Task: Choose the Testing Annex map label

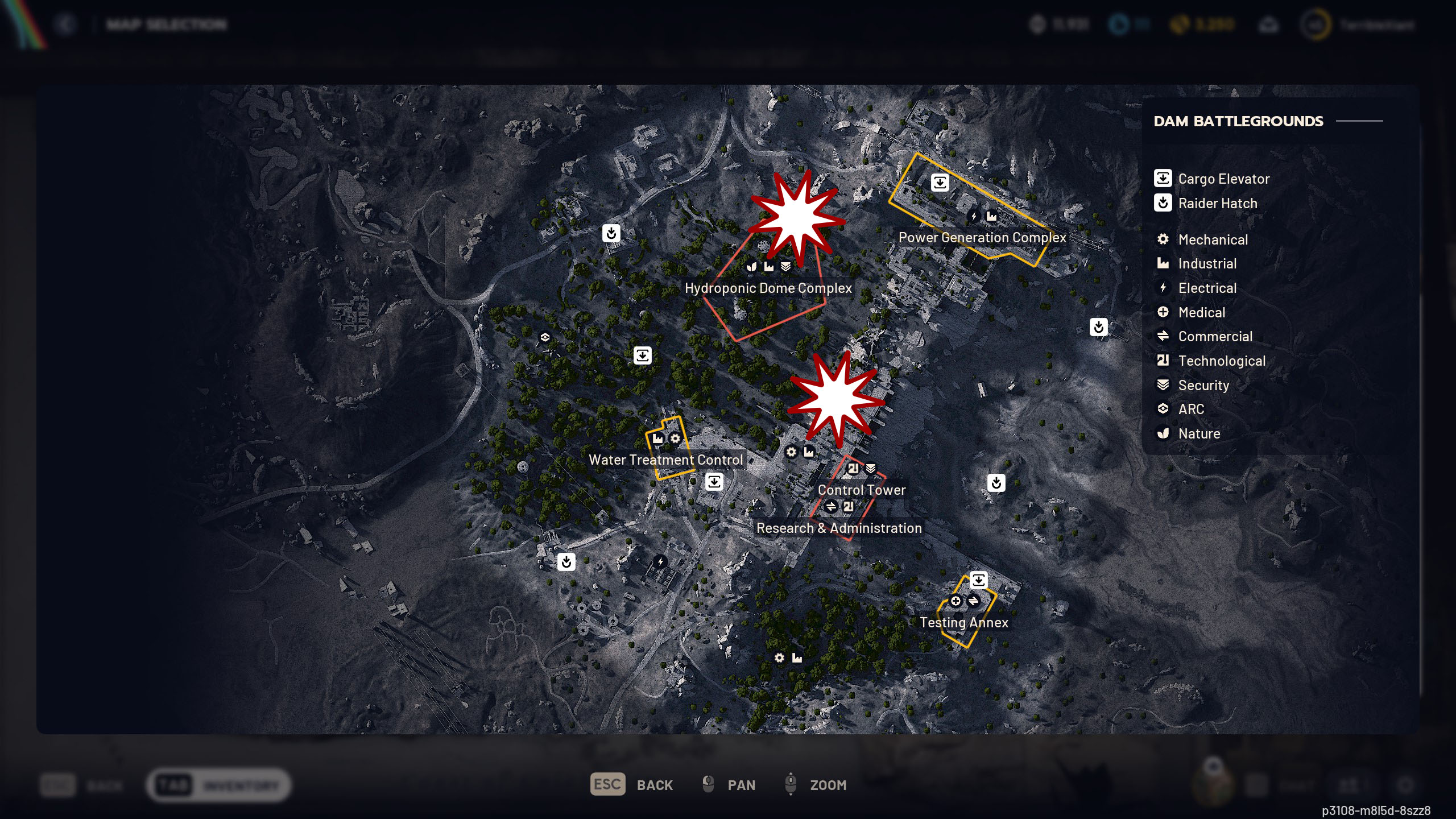Action: [963, 622]
